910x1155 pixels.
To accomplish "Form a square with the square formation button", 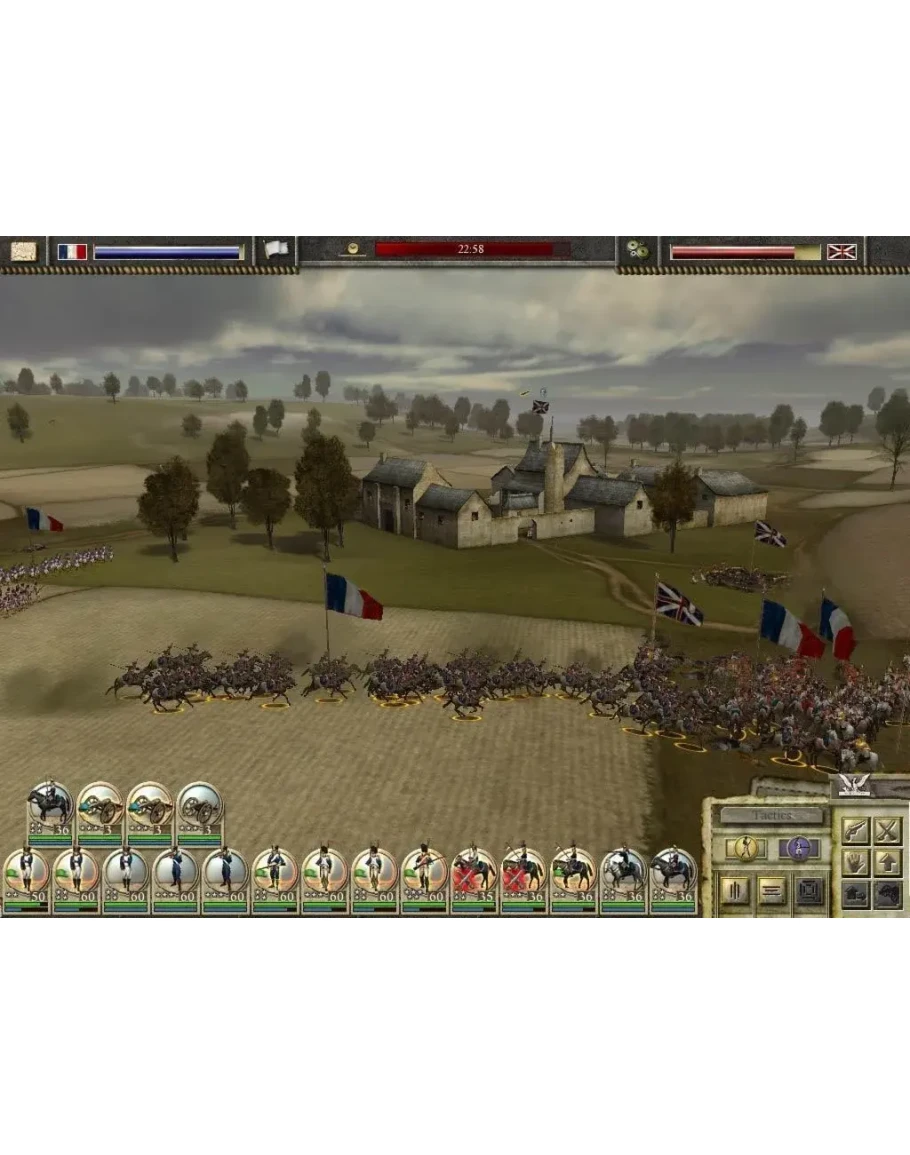I will (x=809, y=890).
